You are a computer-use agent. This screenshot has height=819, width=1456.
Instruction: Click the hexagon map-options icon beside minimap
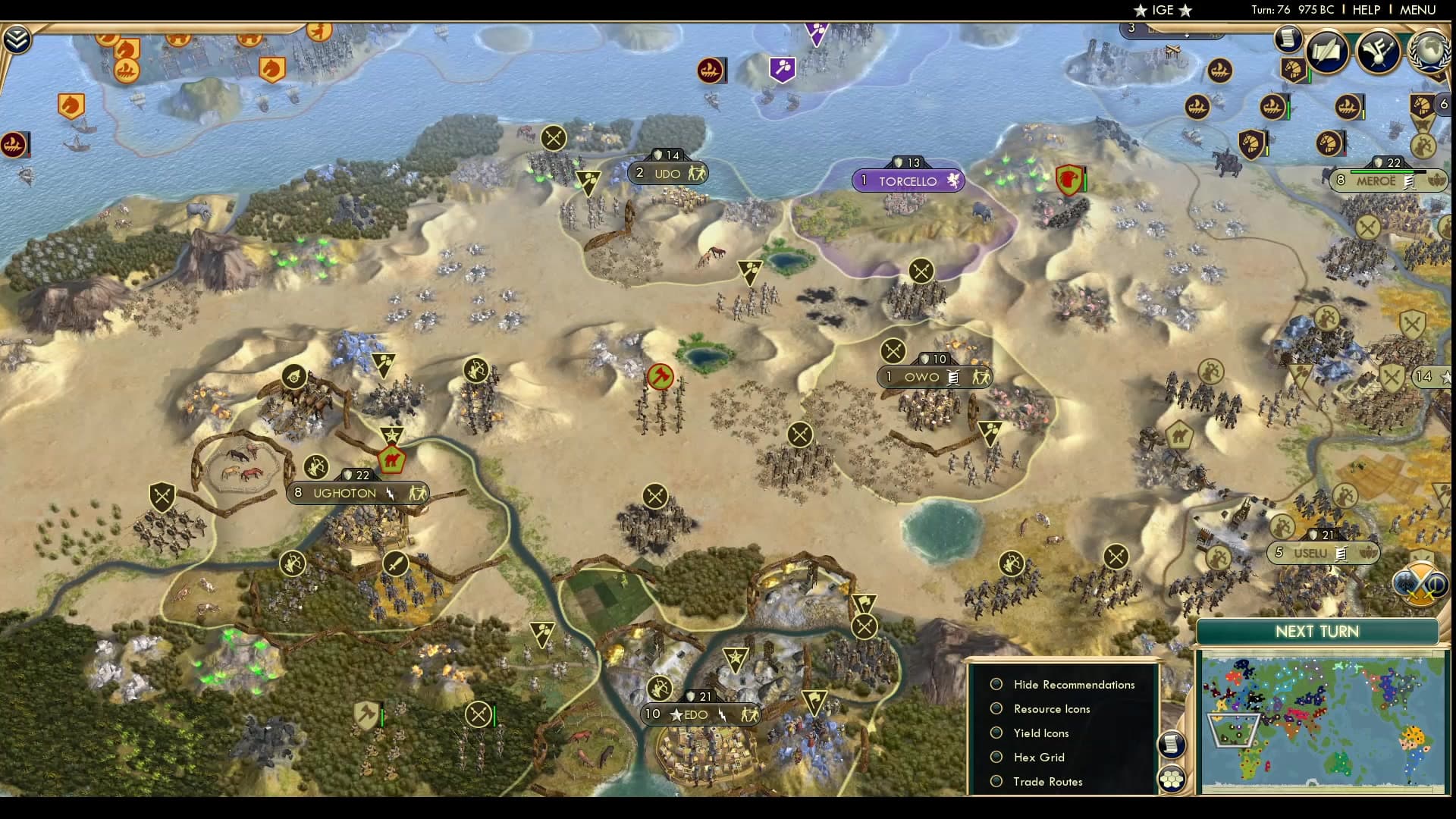click(1173, 779)
